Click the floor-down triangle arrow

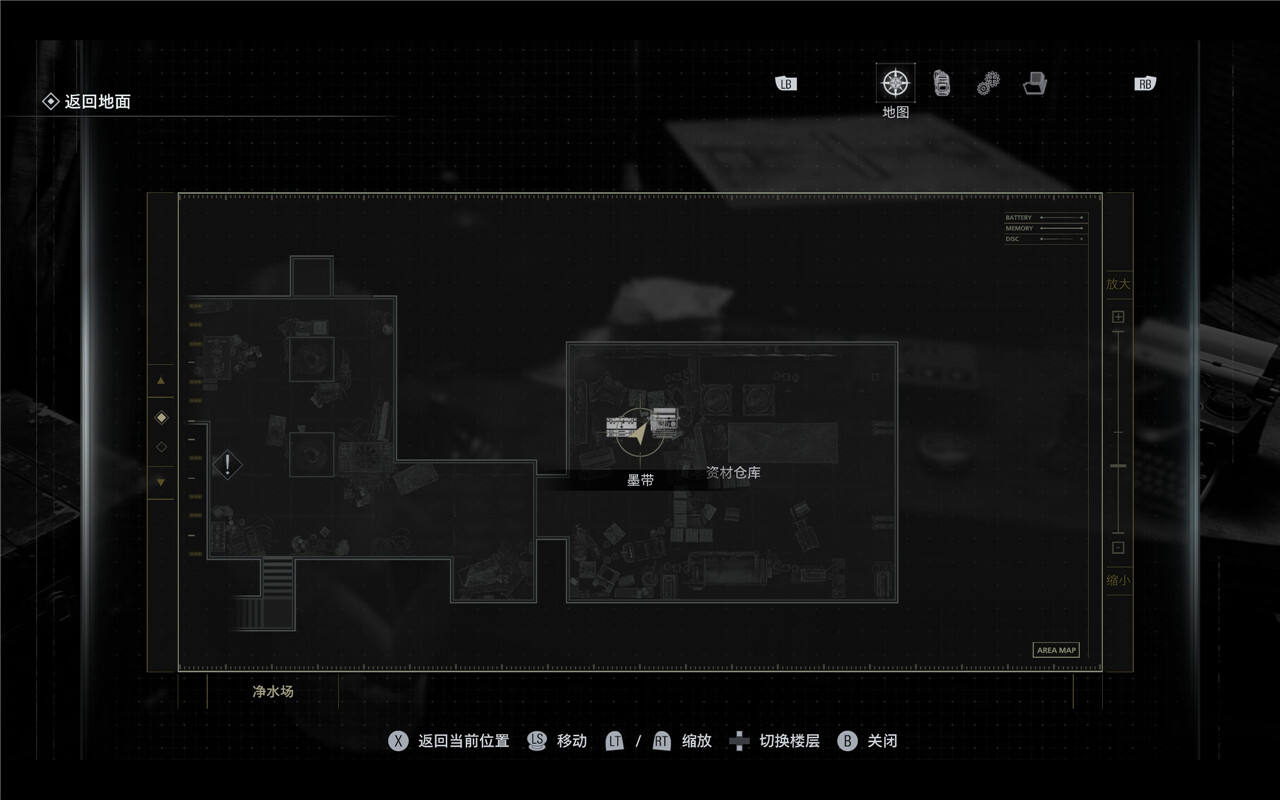click(x=161, y=482)
